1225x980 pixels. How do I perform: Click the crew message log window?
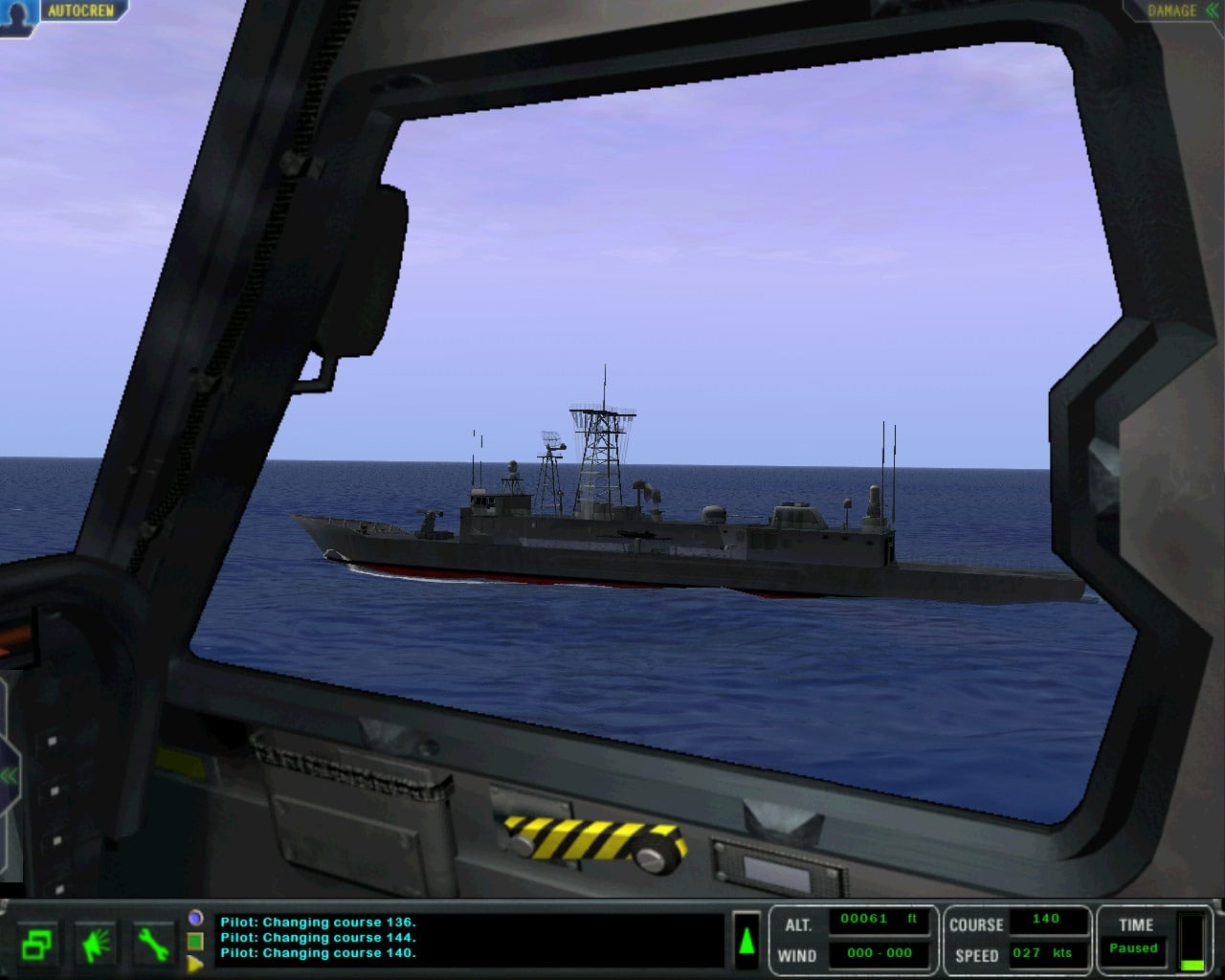click(469, 939)
